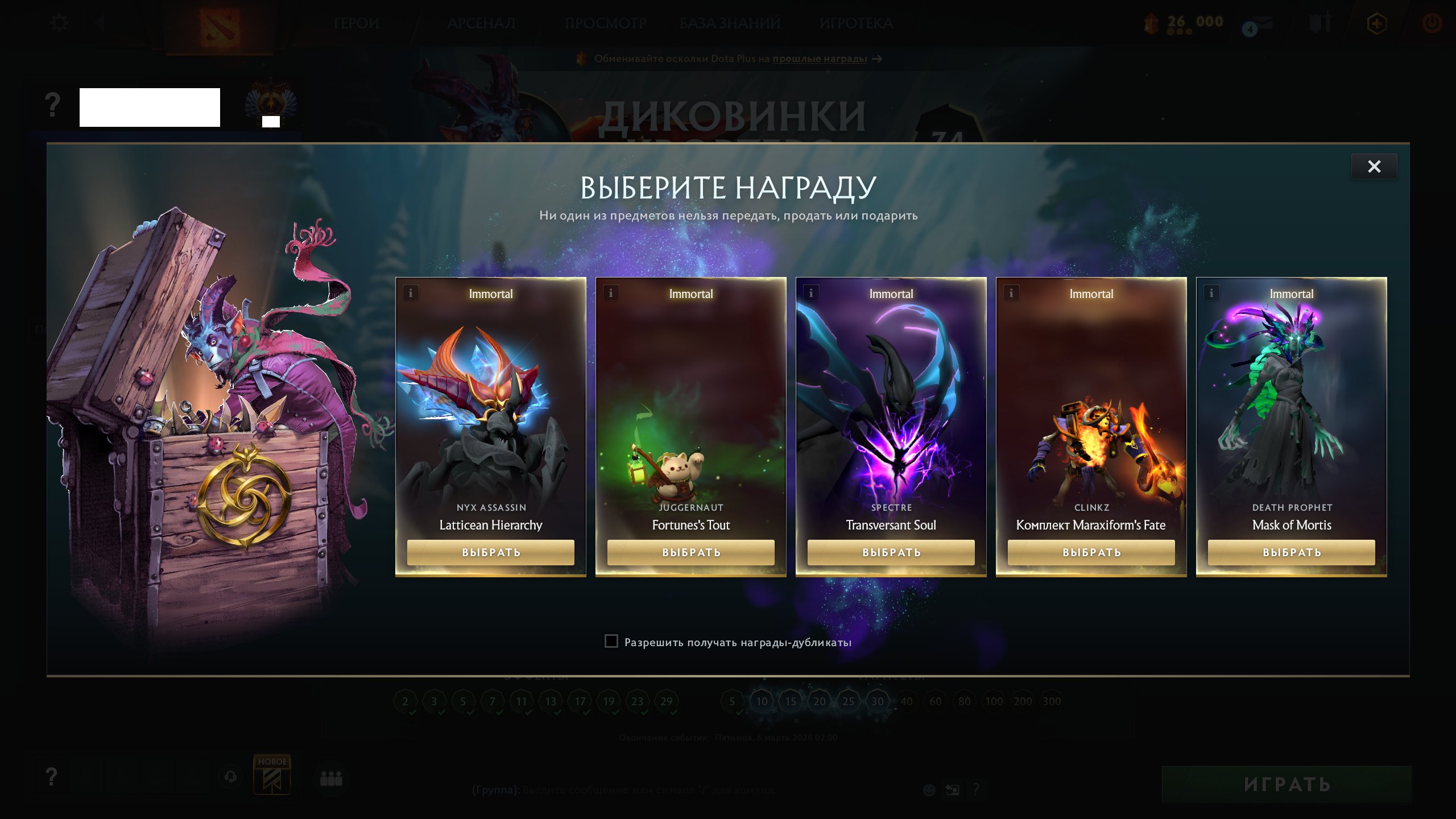Click the power button to exit the game

point(1431,23)
